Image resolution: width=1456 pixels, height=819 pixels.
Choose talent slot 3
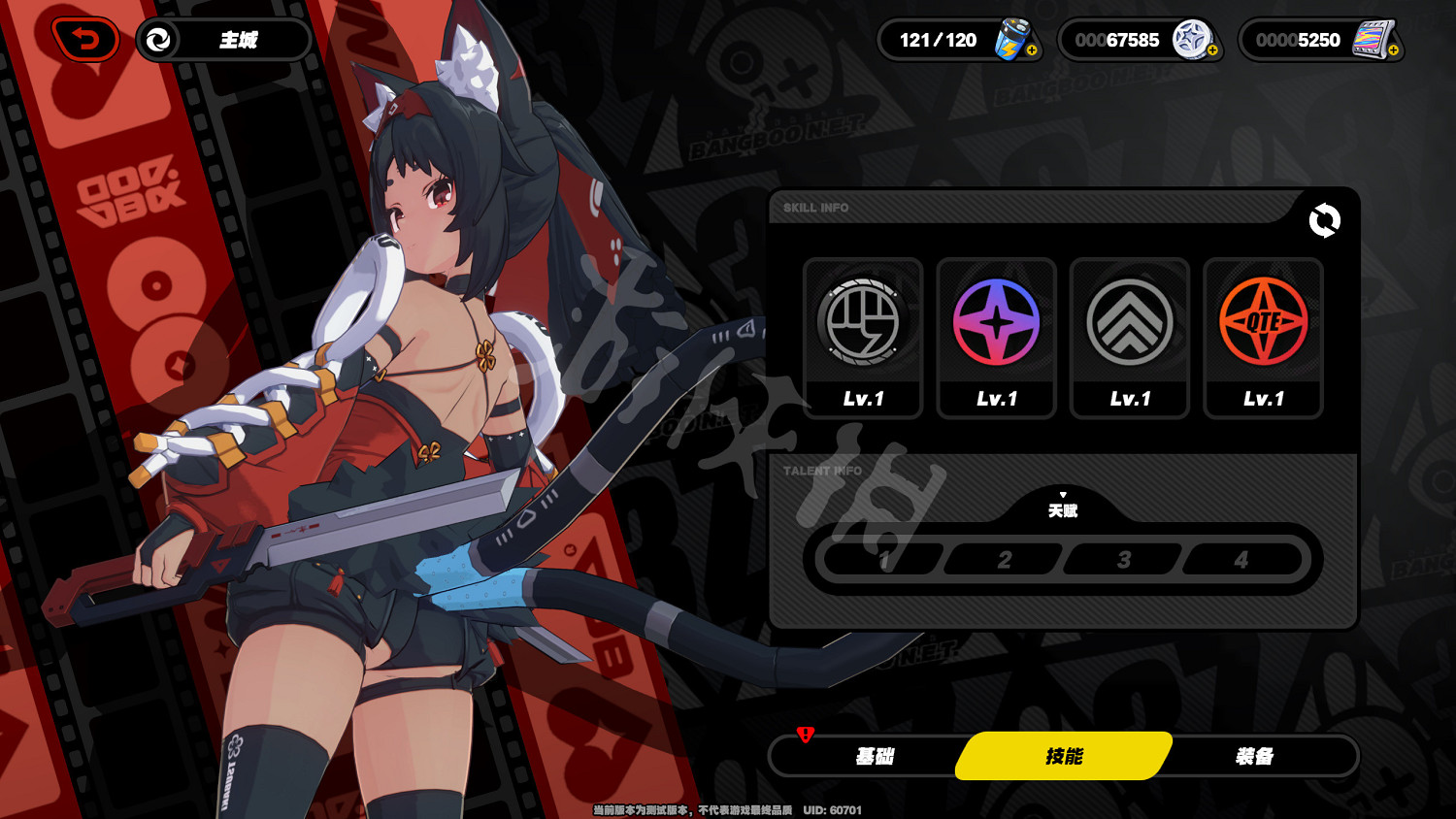click(x=1123, y=560)
